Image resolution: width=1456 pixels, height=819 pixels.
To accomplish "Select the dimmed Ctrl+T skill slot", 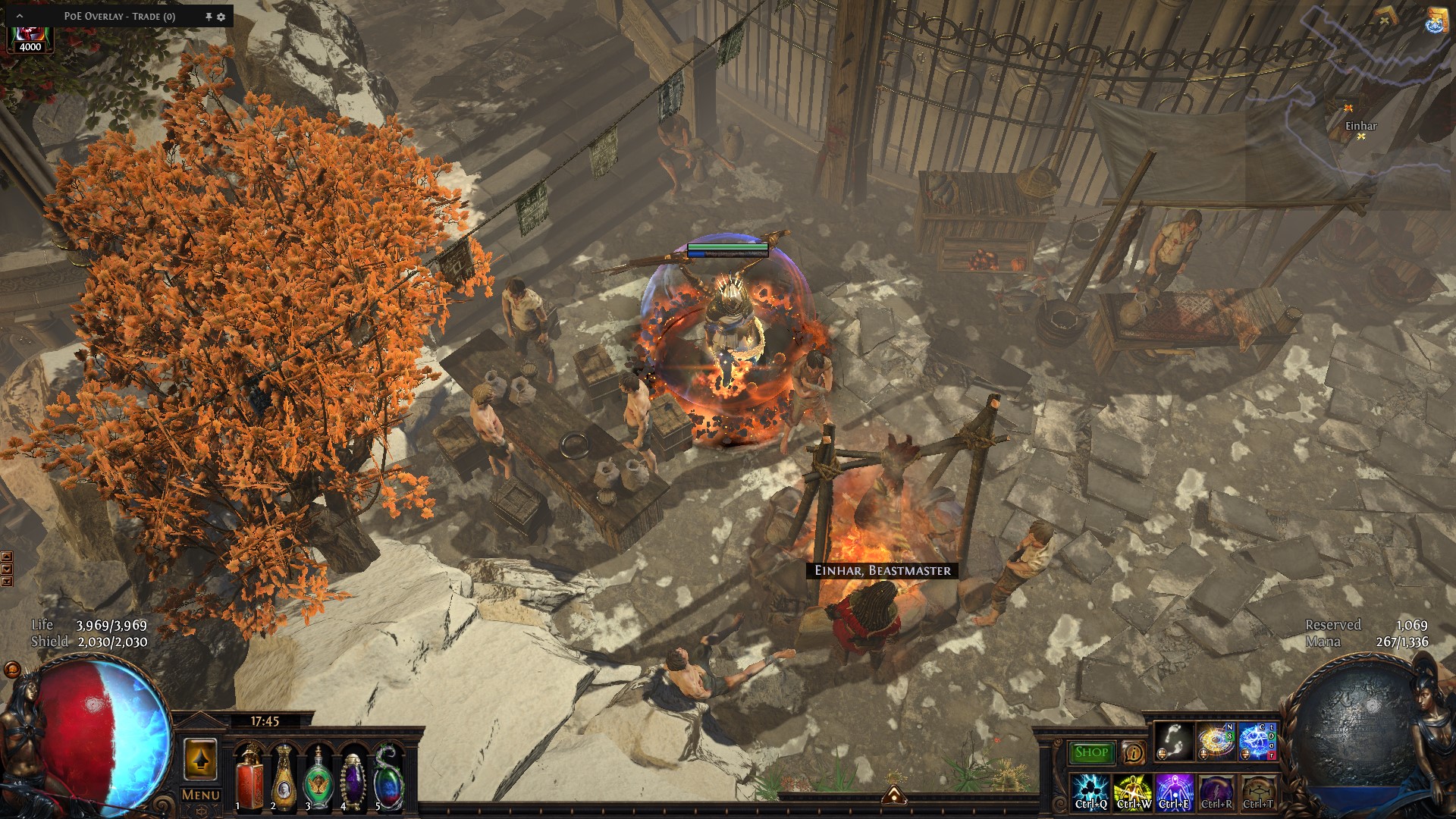I will (1258, 792).
